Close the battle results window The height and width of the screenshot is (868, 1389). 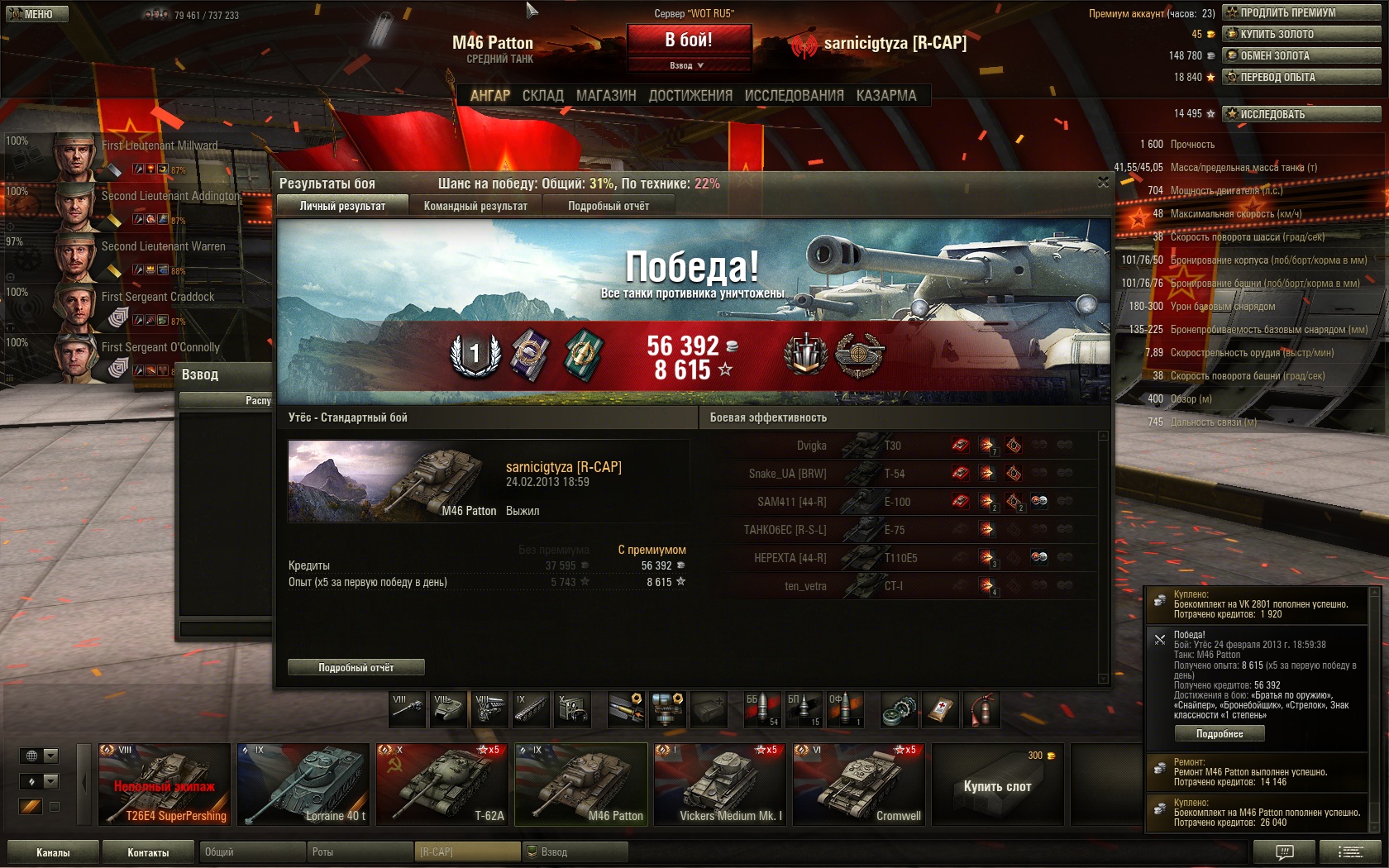(x=1103, y=182)
